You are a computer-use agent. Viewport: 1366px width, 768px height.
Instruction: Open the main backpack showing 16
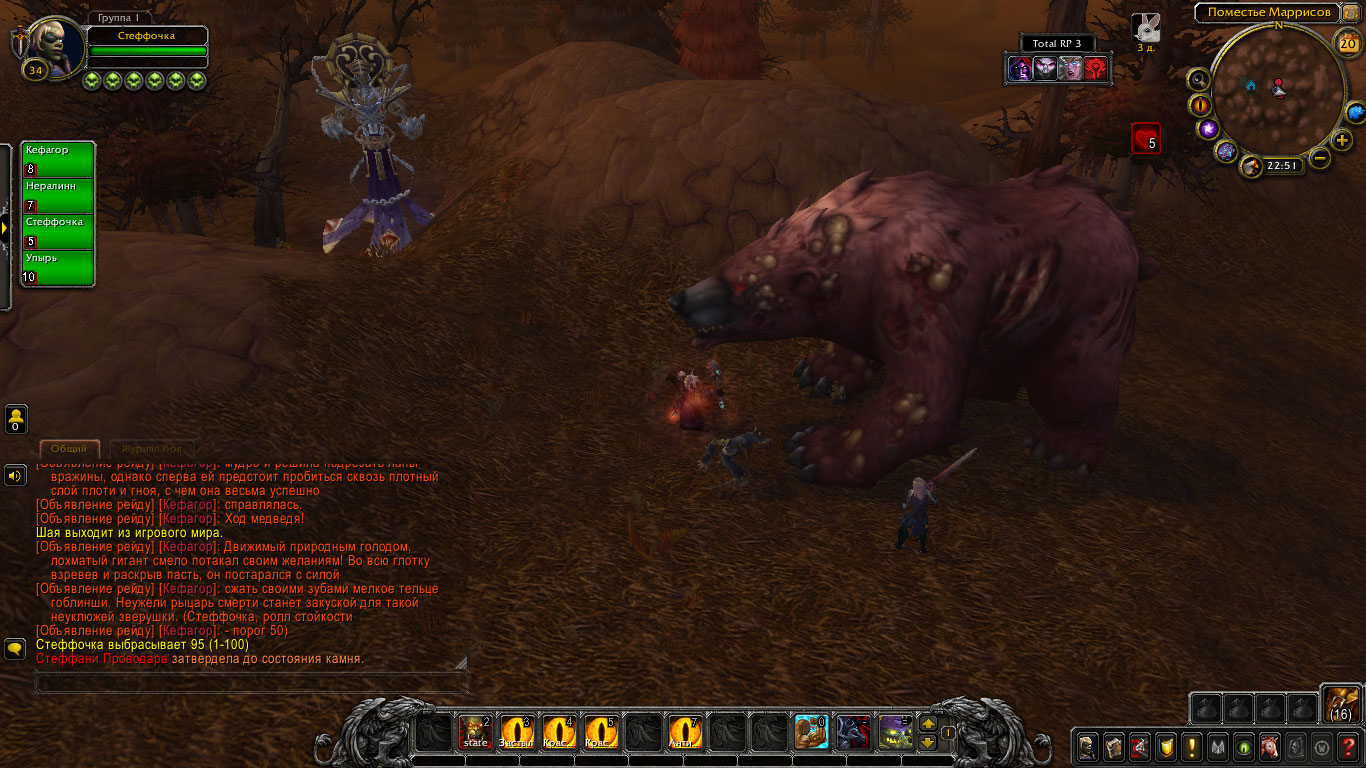point(1341,704)
